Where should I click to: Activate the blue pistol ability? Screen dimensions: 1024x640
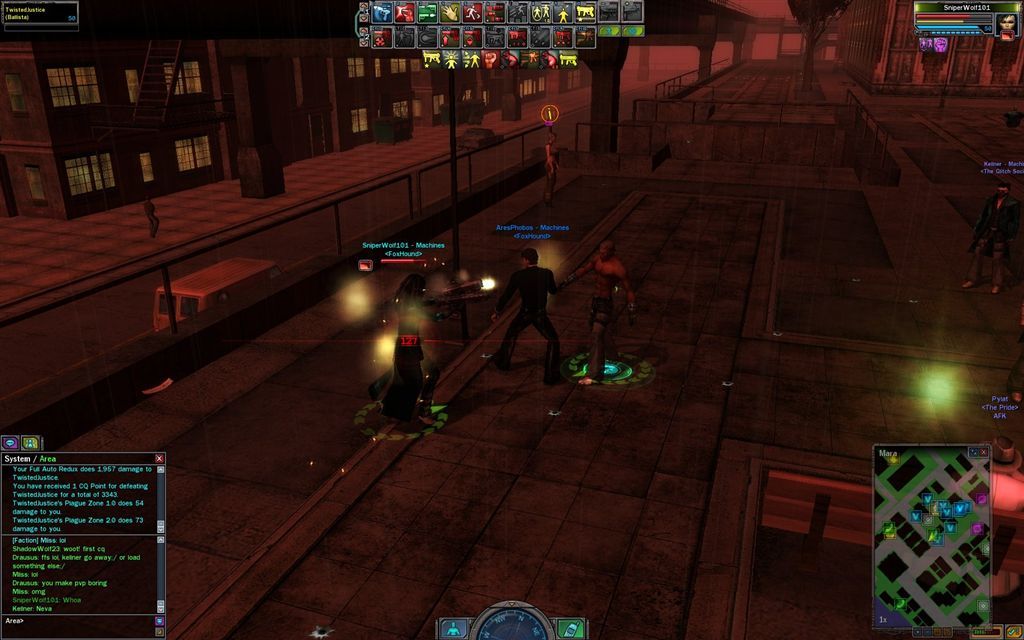tap(381, 13)
